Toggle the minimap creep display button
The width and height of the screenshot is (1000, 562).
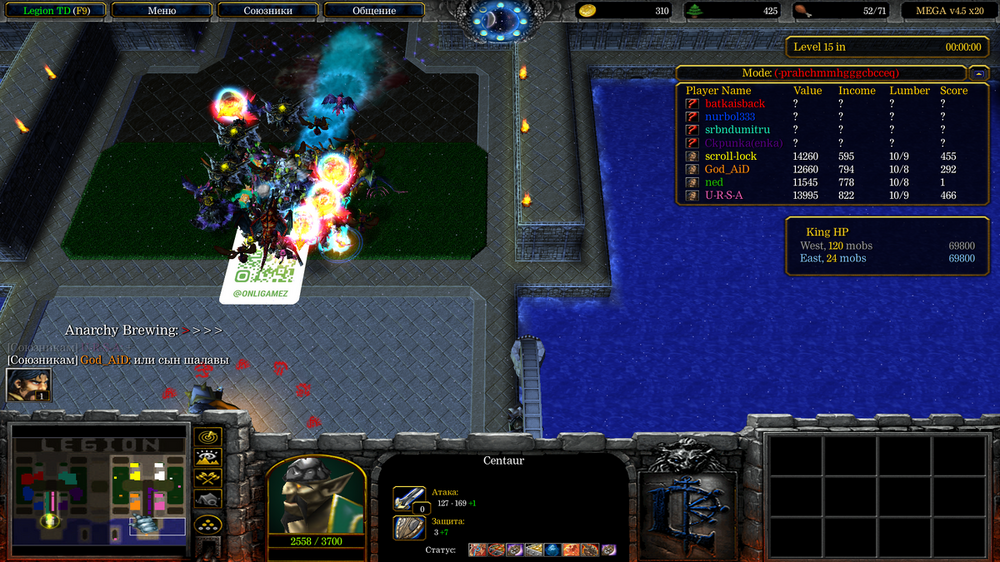click(208, 500)
